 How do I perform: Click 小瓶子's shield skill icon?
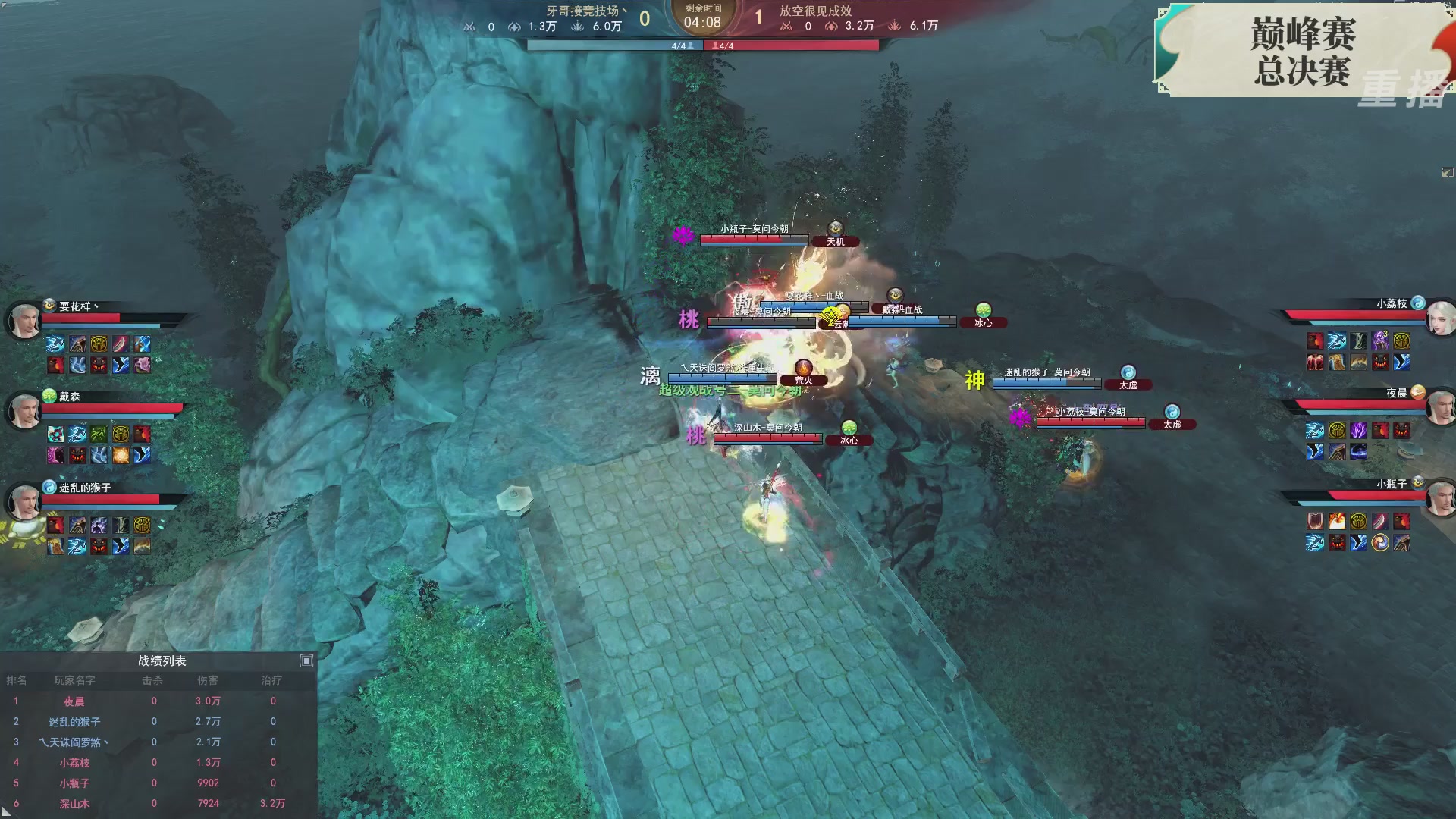point(1316,522)
